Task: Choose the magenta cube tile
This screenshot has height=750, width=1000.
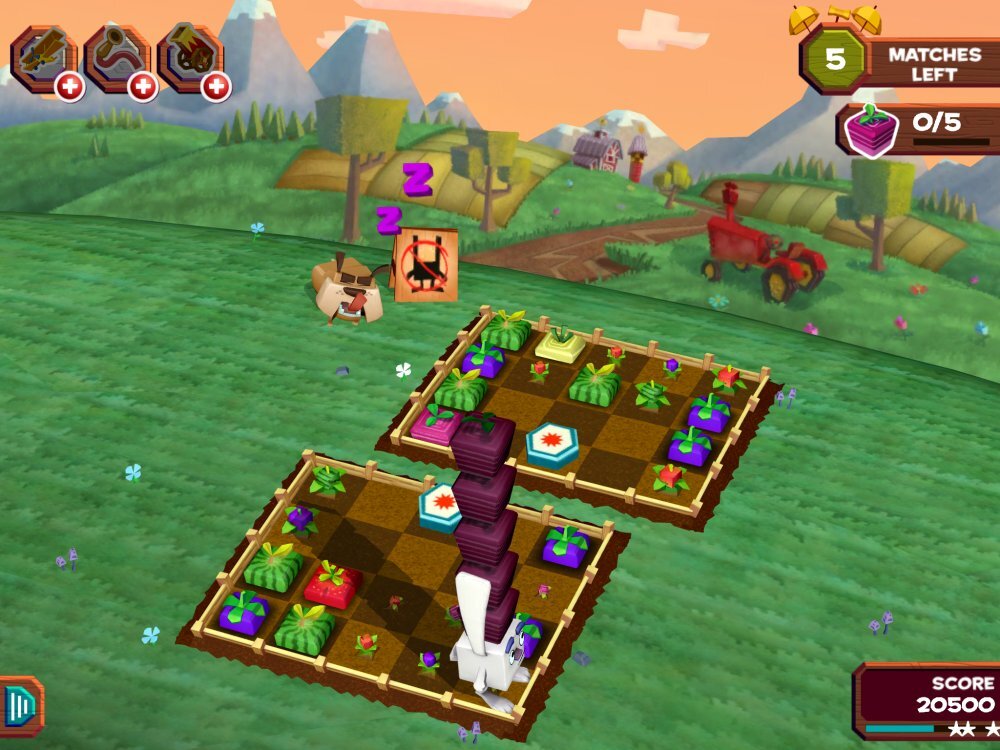Action: pos(436,424)
